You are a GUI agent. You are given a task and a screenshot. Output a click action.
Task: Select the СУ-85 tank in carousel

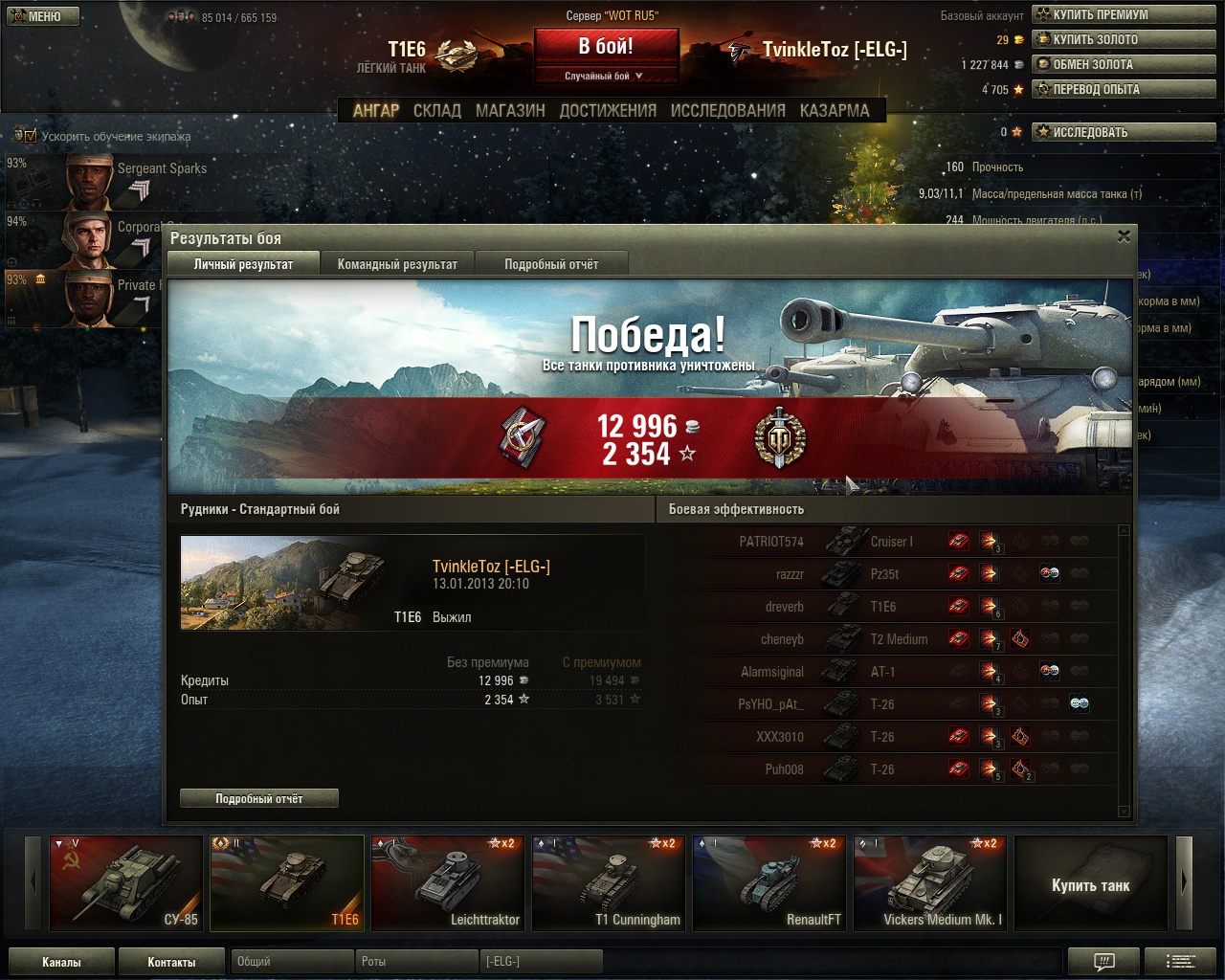[x=125, y=882]
